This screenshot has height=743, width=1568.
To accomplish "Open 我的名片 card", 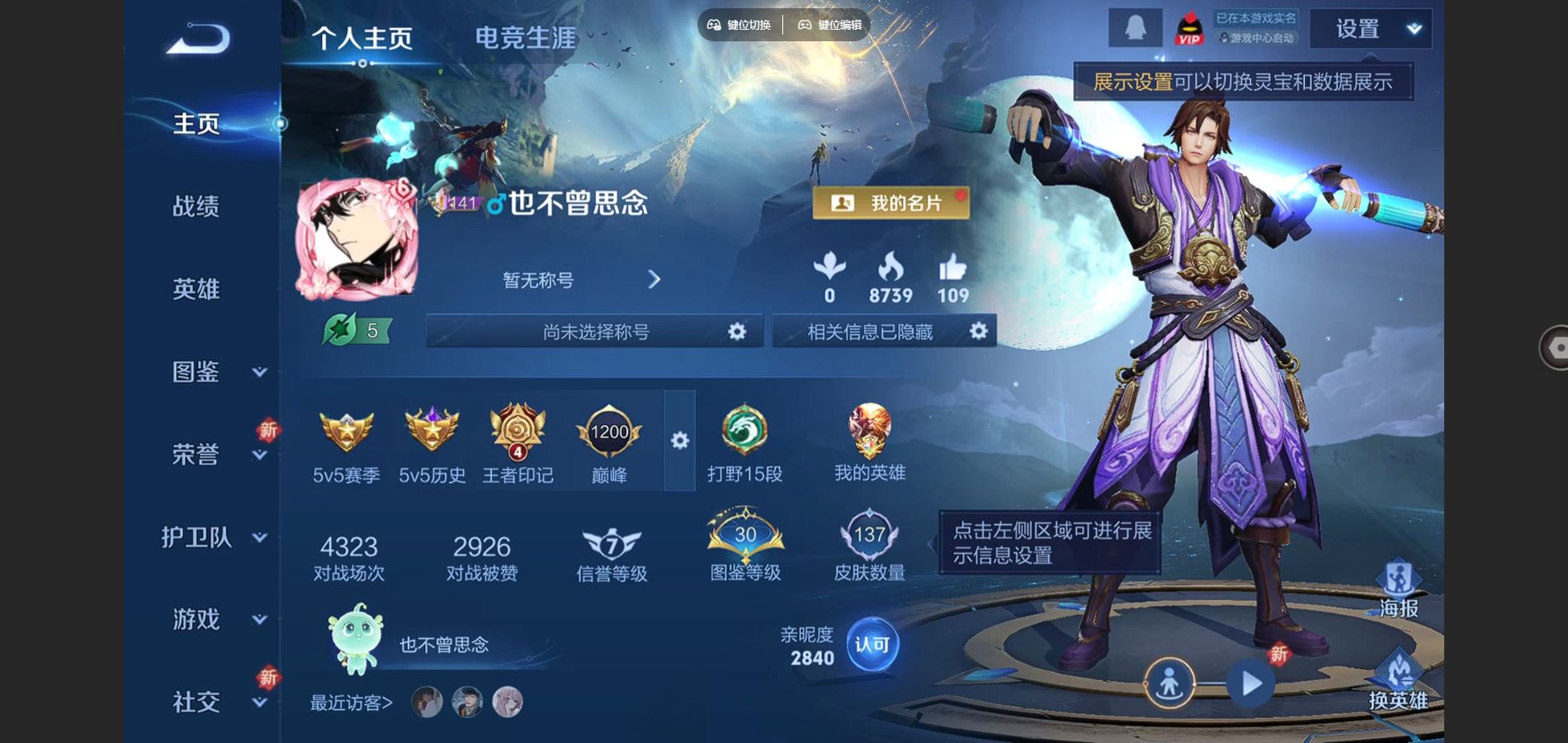I will coord(890,203).
